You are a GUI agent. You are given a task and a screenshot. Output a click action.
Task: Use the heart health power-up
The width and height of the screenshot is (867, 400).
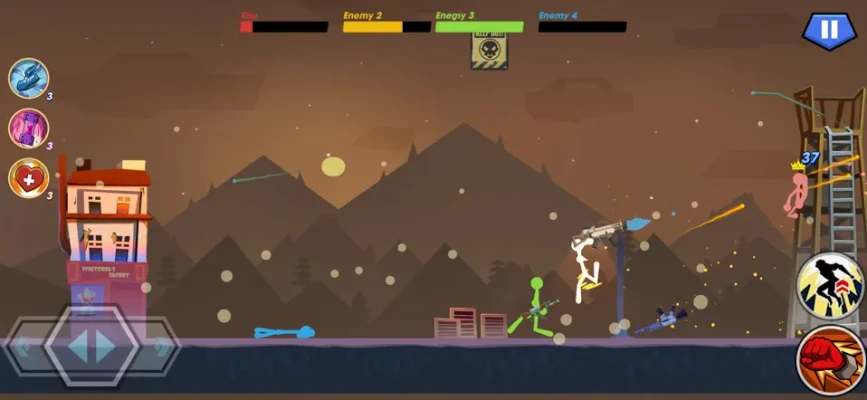coord(28,178)
